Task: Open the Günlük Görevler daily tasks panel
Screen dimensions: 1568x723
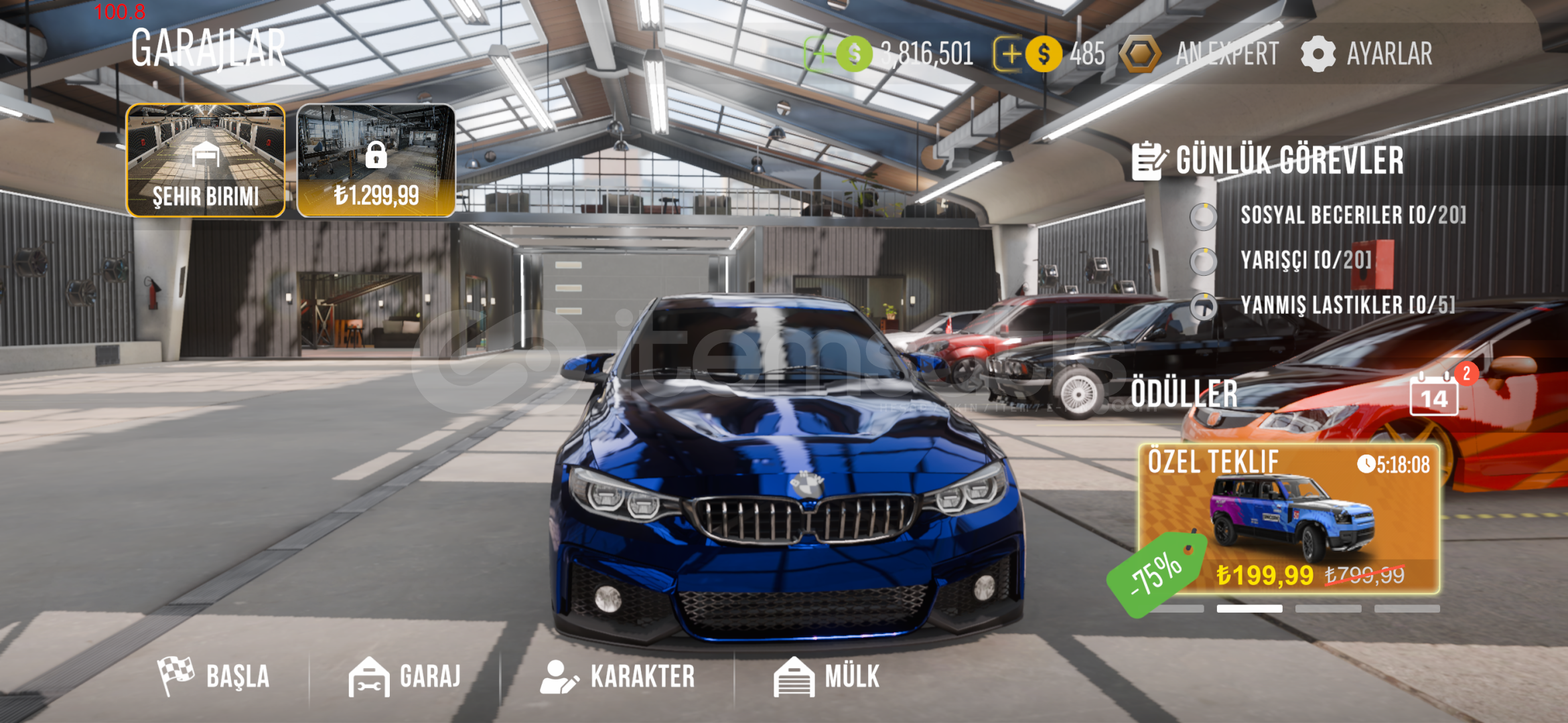Action: tap(1268, 161)
